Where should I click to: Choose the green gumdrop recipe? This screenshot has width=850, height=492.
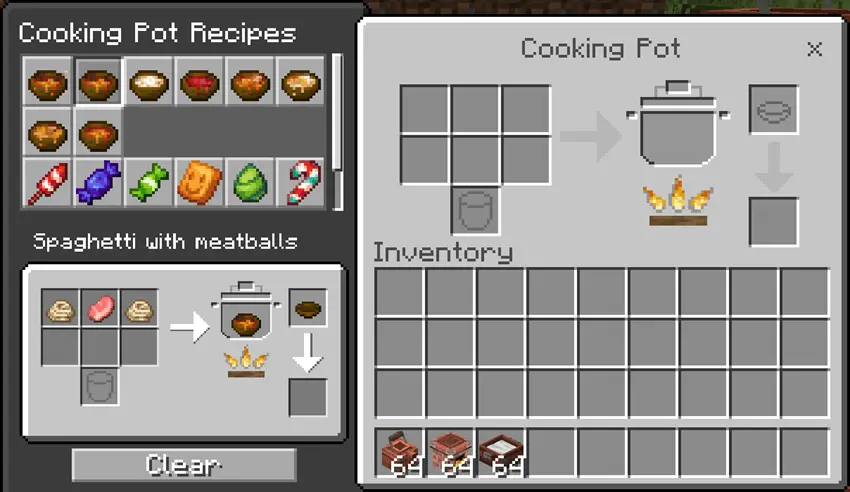(x=250, y=183)
